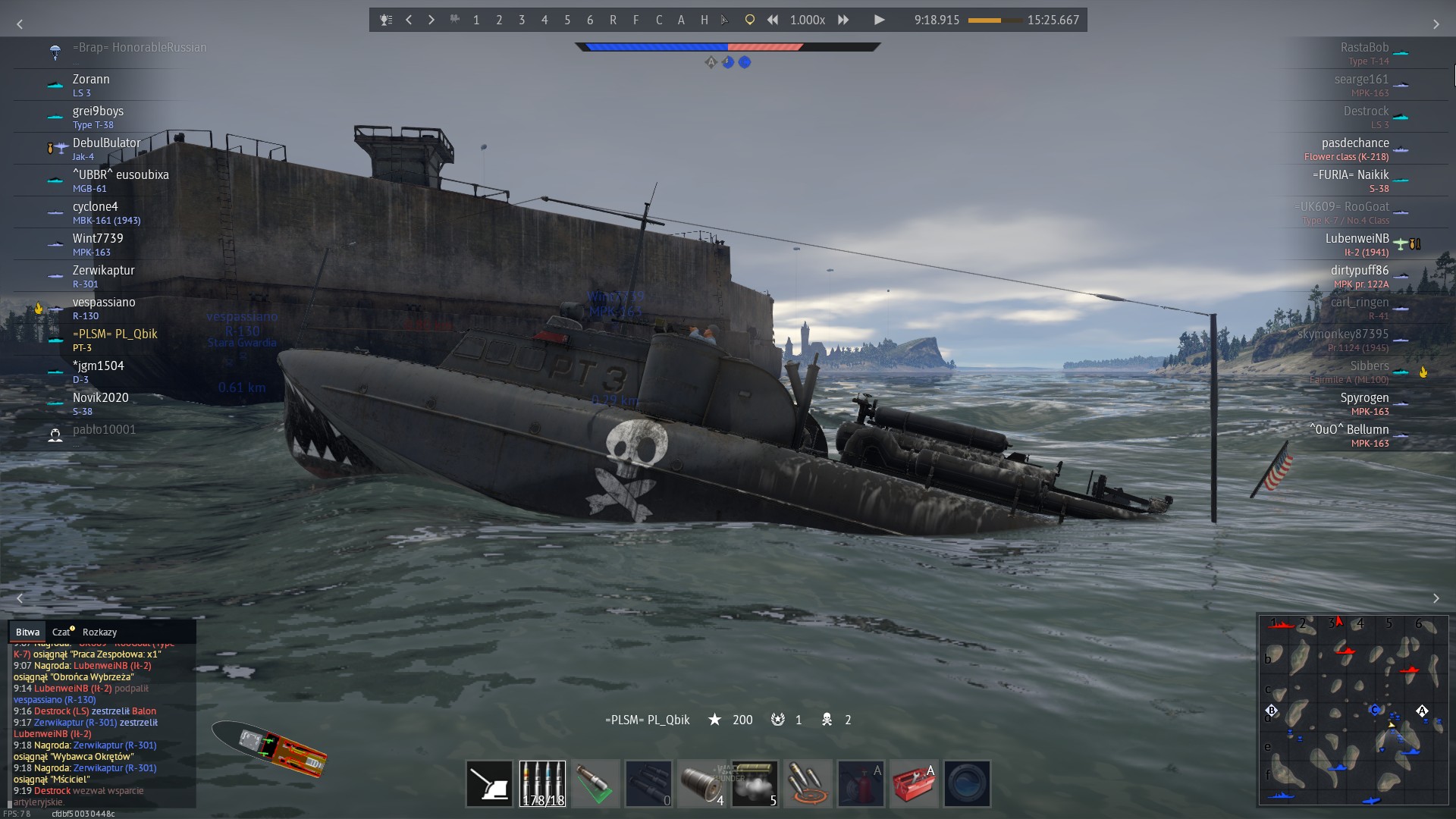The width and height of the screenshot is (1456, 819).
Task: Open the scoreboard trophy icon in replay bar
Action: click(386, 20)
